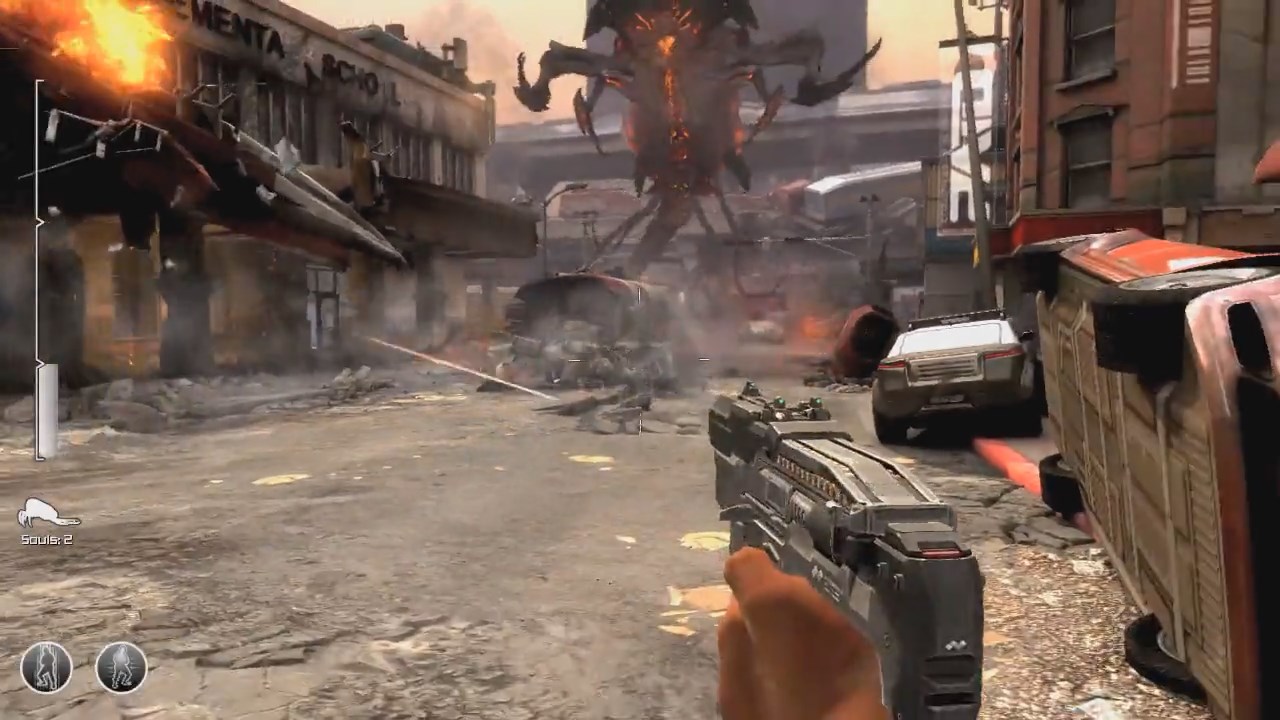
Task: Activate the glowing figure ability icon
Action: pyautogui.click(x=121, y=667)
